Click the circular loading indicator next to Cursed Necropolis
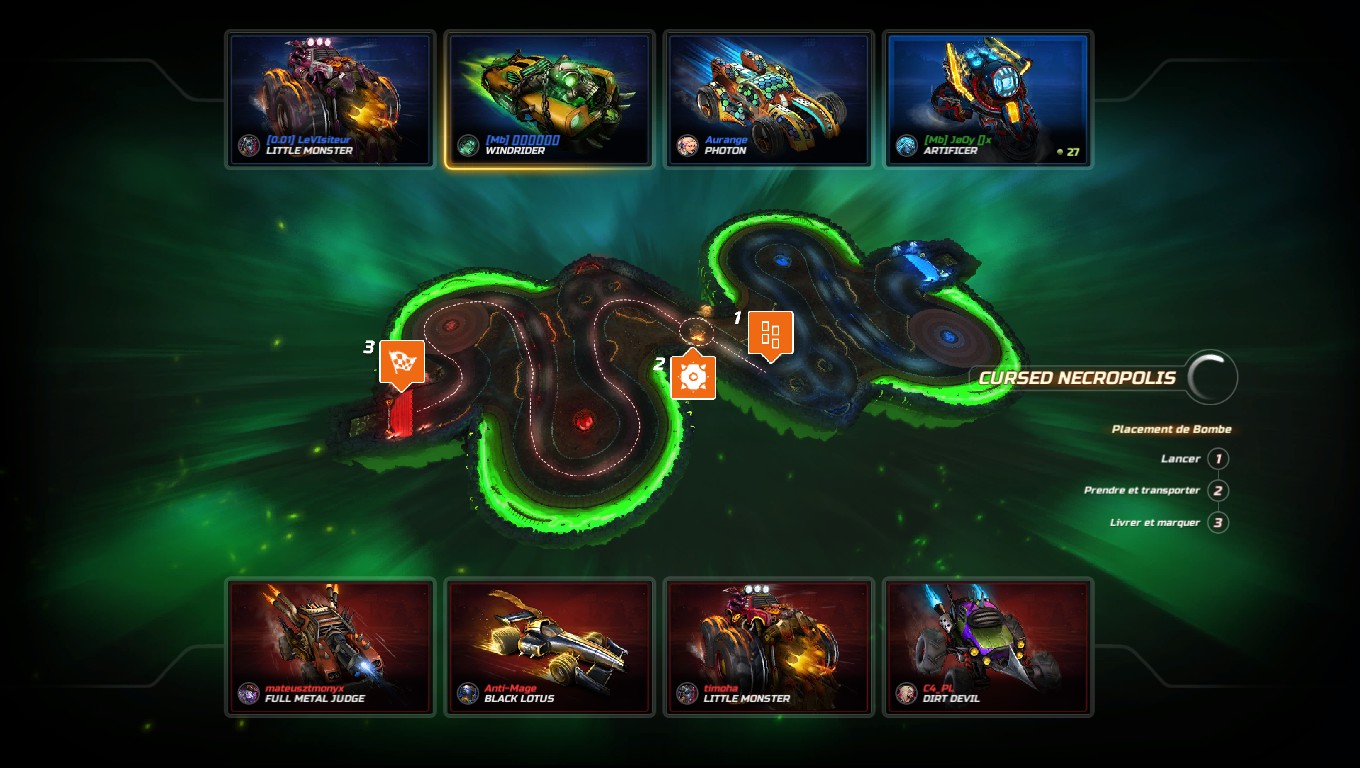This screenshot has width=1360, height=768. tap(1210, 377)
